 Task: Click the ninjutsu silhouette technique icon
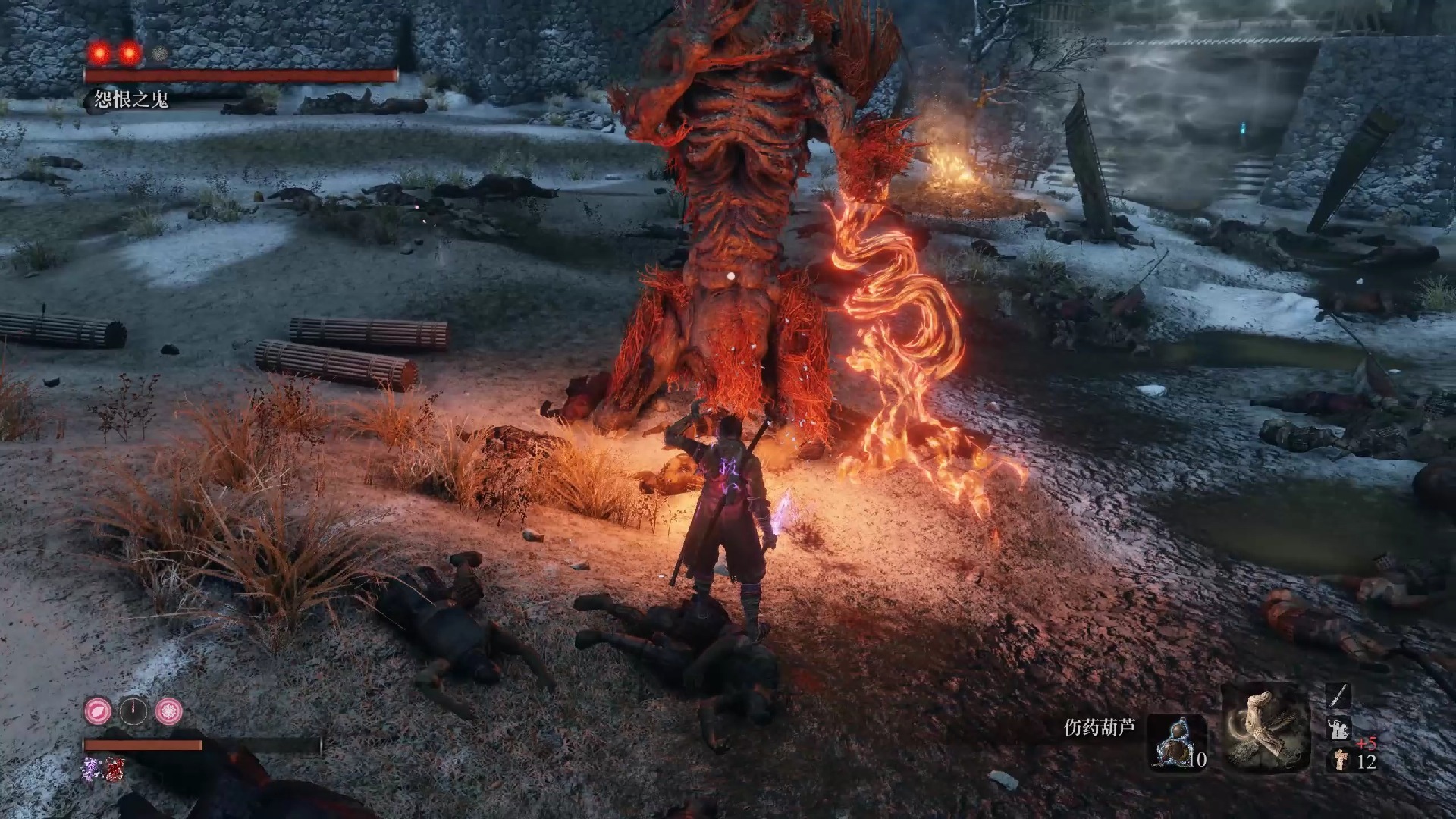point(1338,729)
